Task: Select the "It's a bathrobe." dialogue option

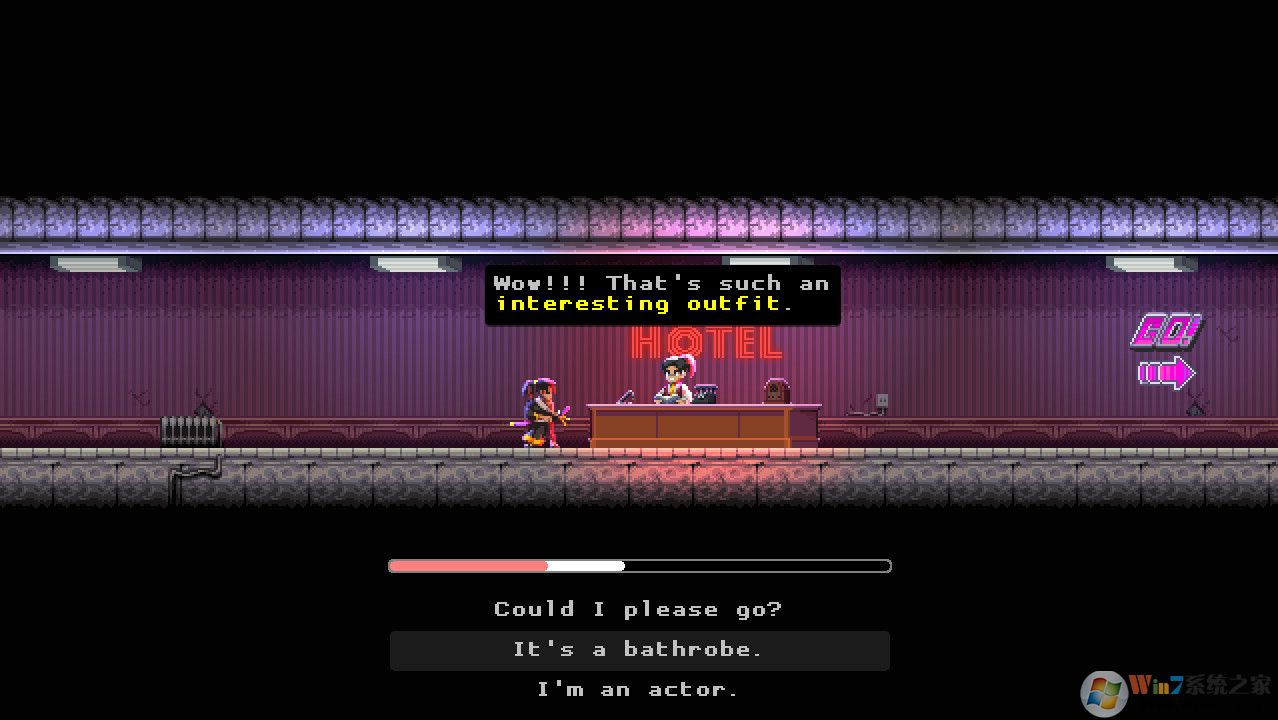Action: 638,650
